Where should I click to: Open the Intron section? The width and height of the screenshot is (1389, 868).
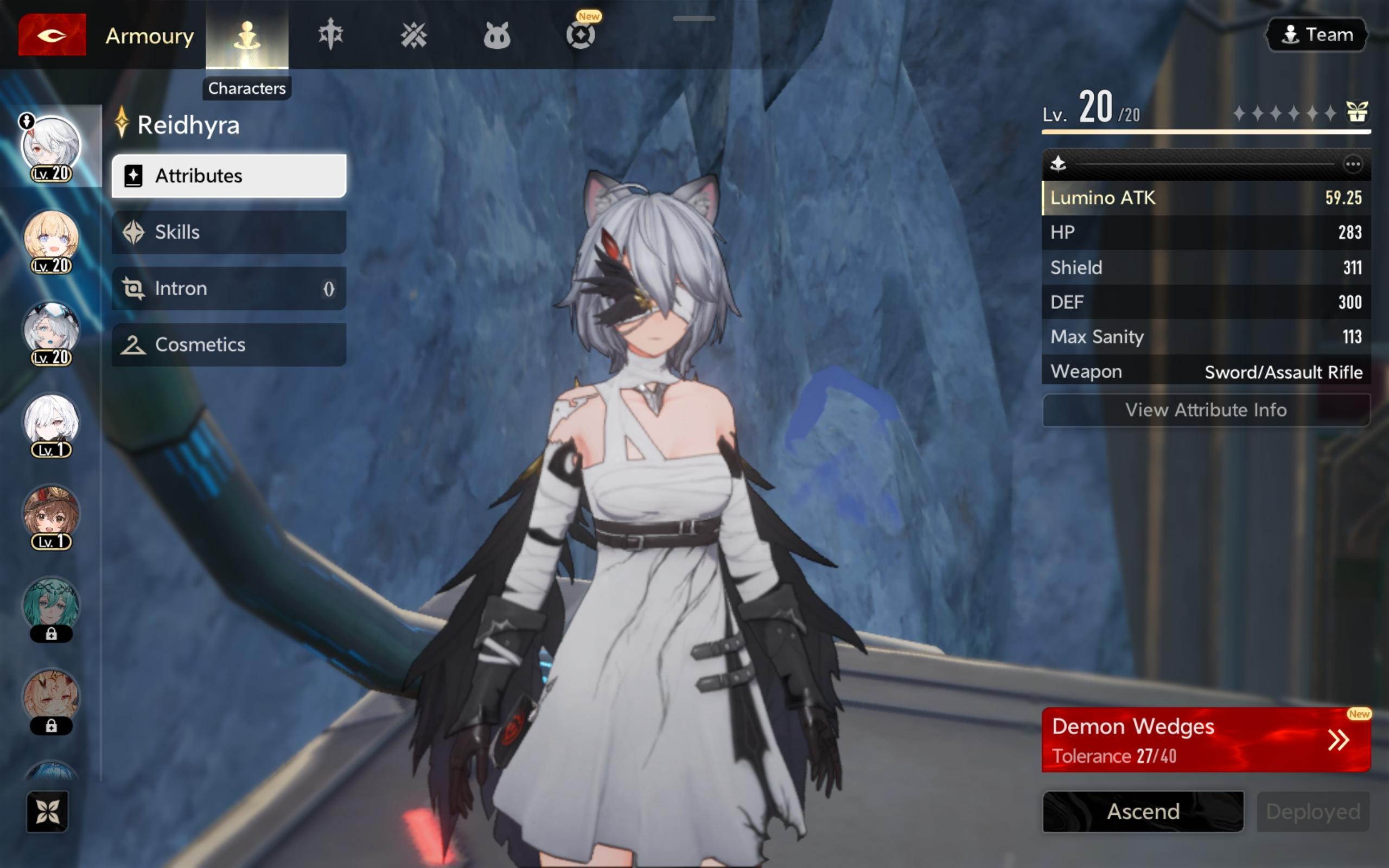coord(228,288)
